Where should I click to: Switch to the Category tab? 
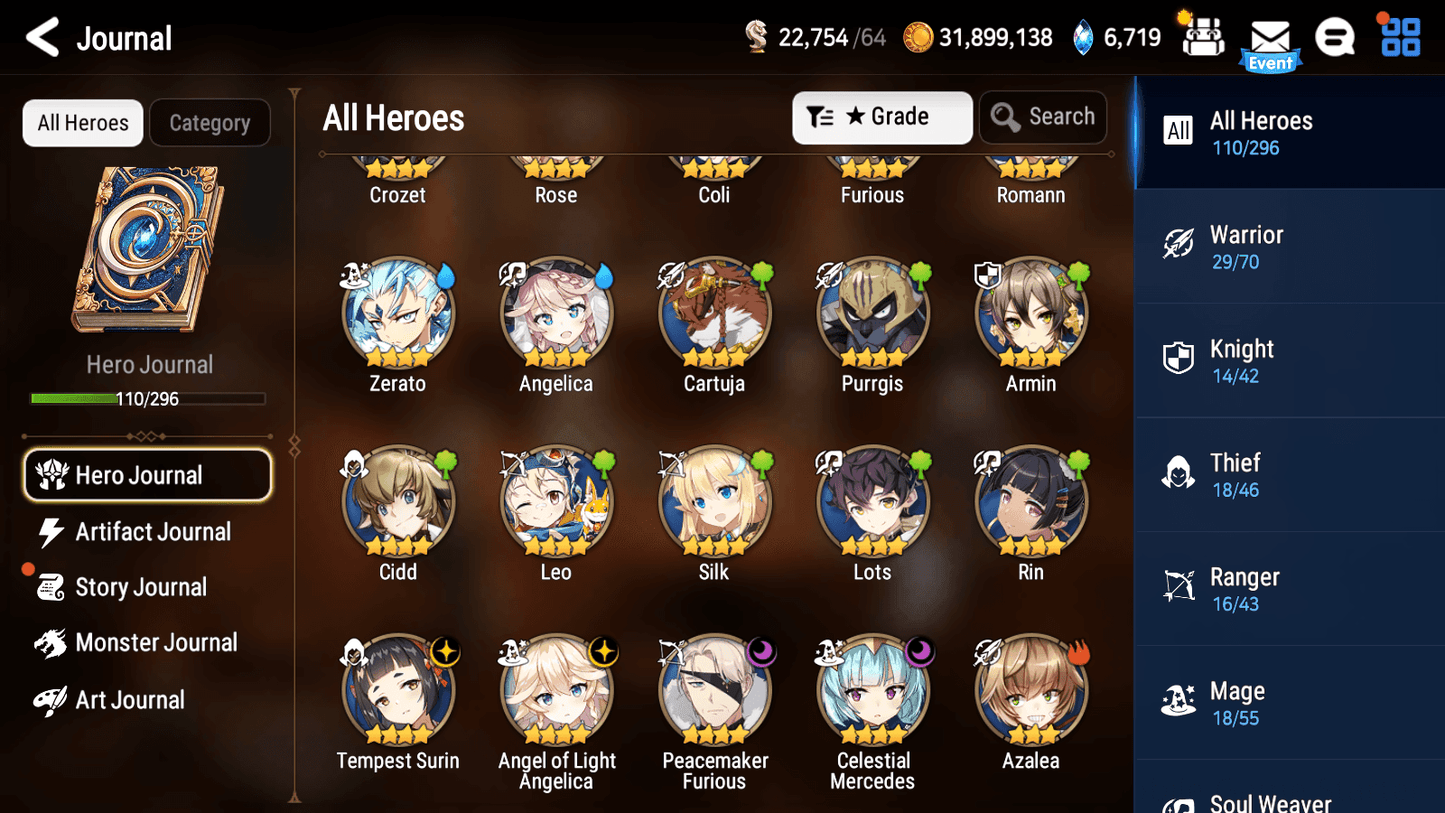[x=210, y=122]
